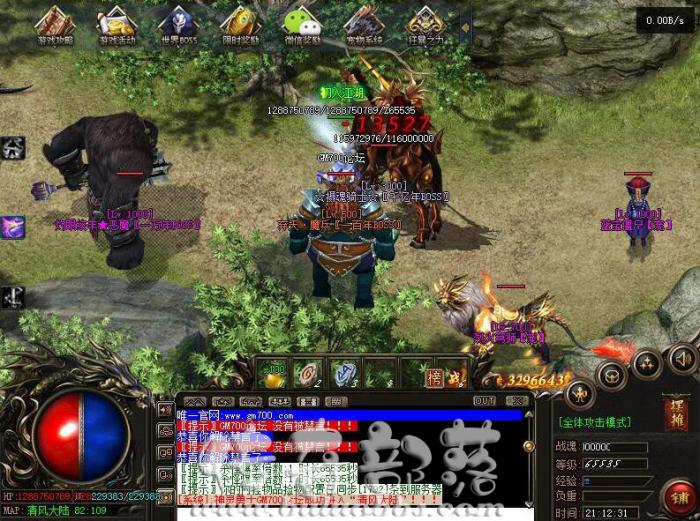
Task: Activate the purple skill icon on left edge
Action: pyautogui.click(x=12, y=227)
